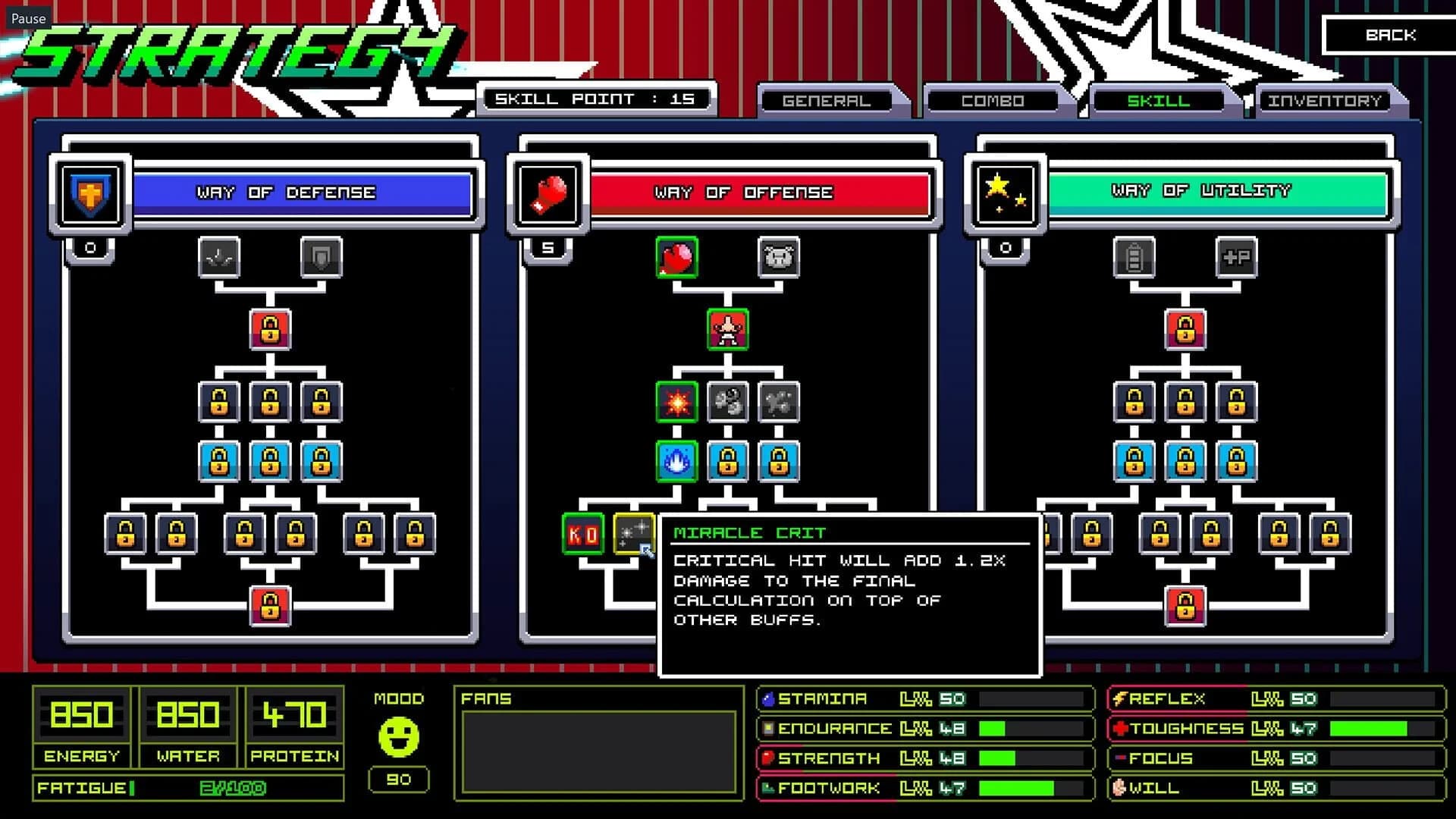Viewport: 1456px width, 819px height.
Task: Click the STRENGTH level progress bar
Action: click(1031, 758)
